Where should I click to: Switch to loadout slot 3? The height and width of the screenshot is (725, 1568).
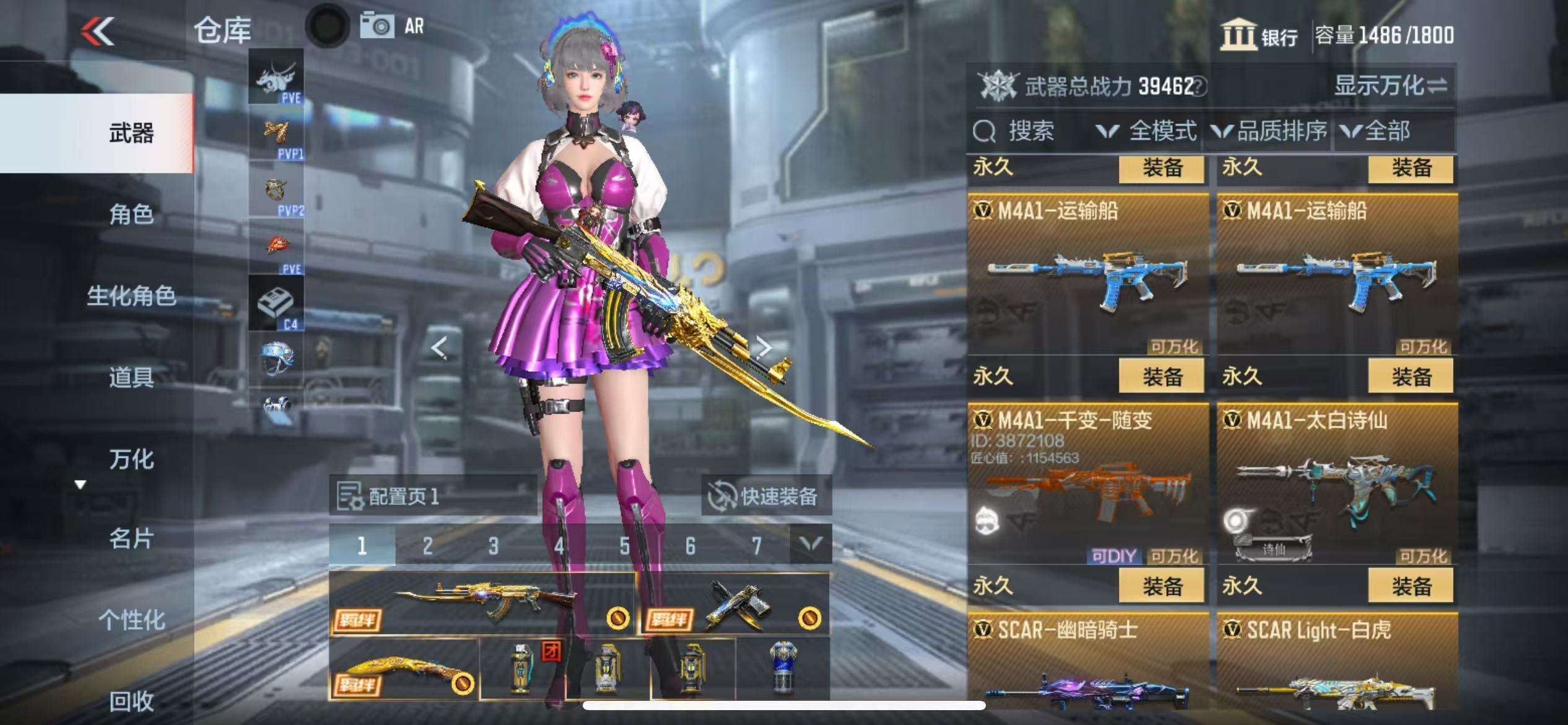click(x=493, y=546)
